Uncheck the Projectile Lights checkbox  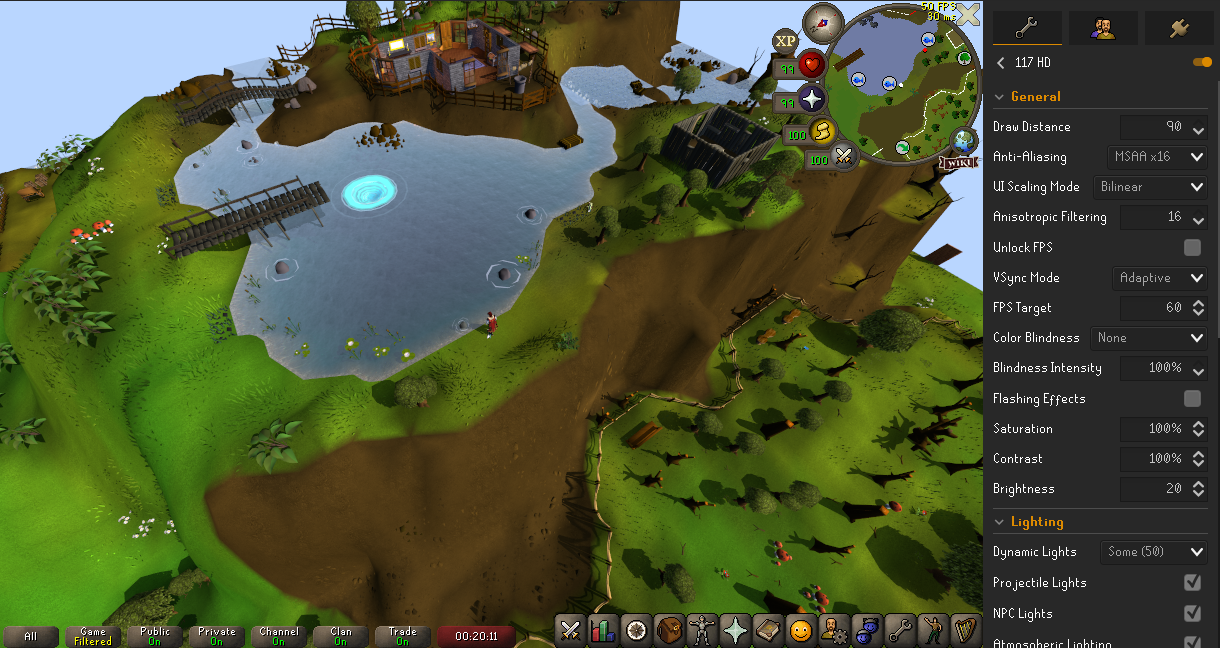(x=1192, y=582)
